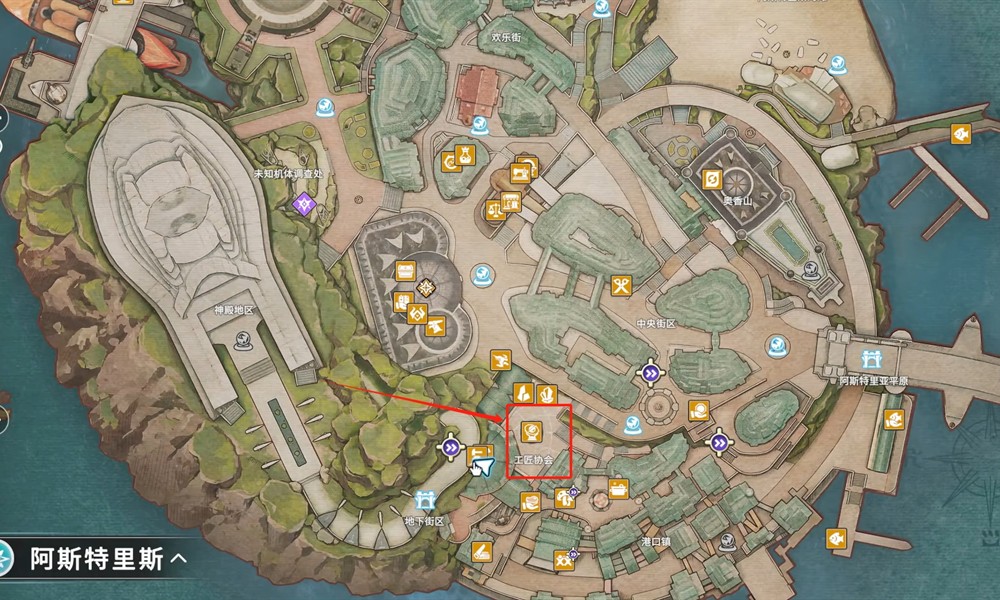
Task: Select the pickaxe marker above 工匠协会
Action: point(500,360)
